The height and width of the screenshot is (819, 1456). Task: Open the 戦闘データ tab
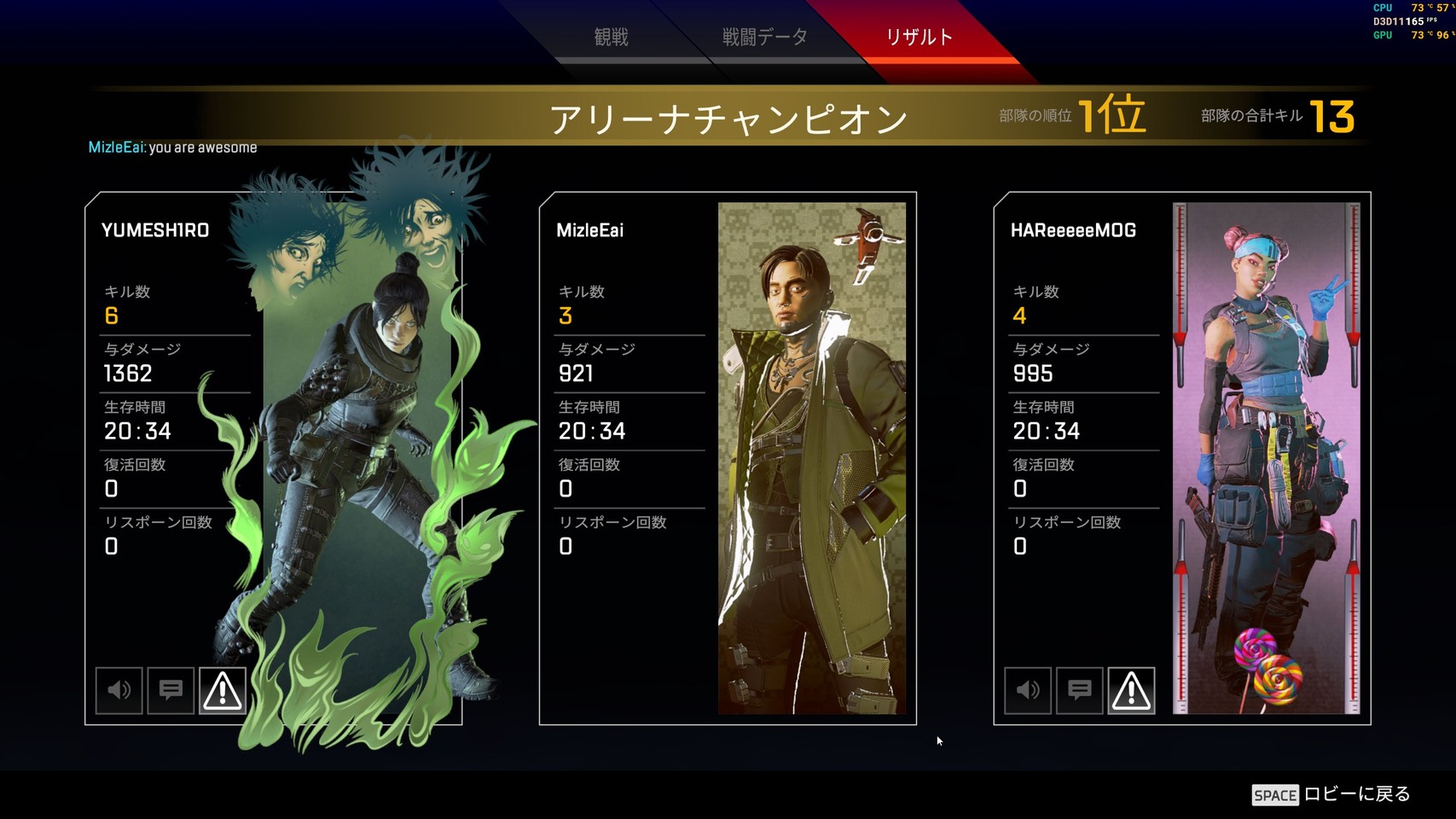764,37
